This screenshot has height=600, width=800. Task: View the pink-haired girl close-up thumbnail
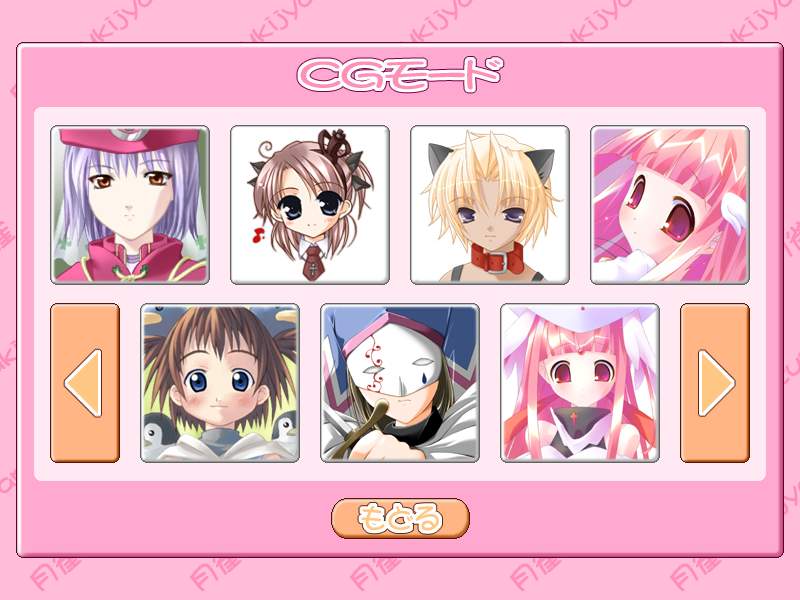(x=670, y=205)
